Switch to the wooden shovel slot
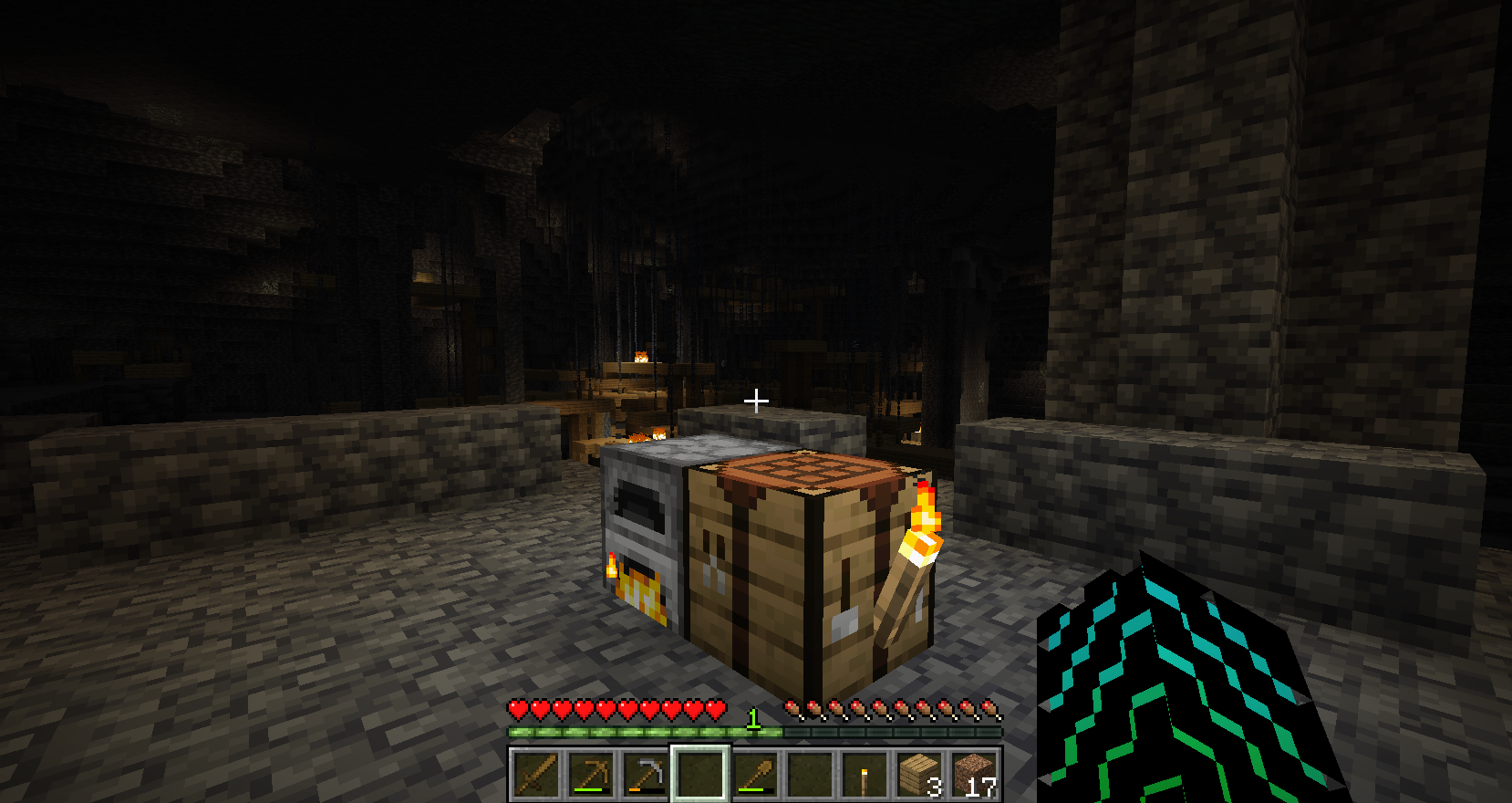The width and height of the screenshot is (1512, 803). (x=754, y=774)
